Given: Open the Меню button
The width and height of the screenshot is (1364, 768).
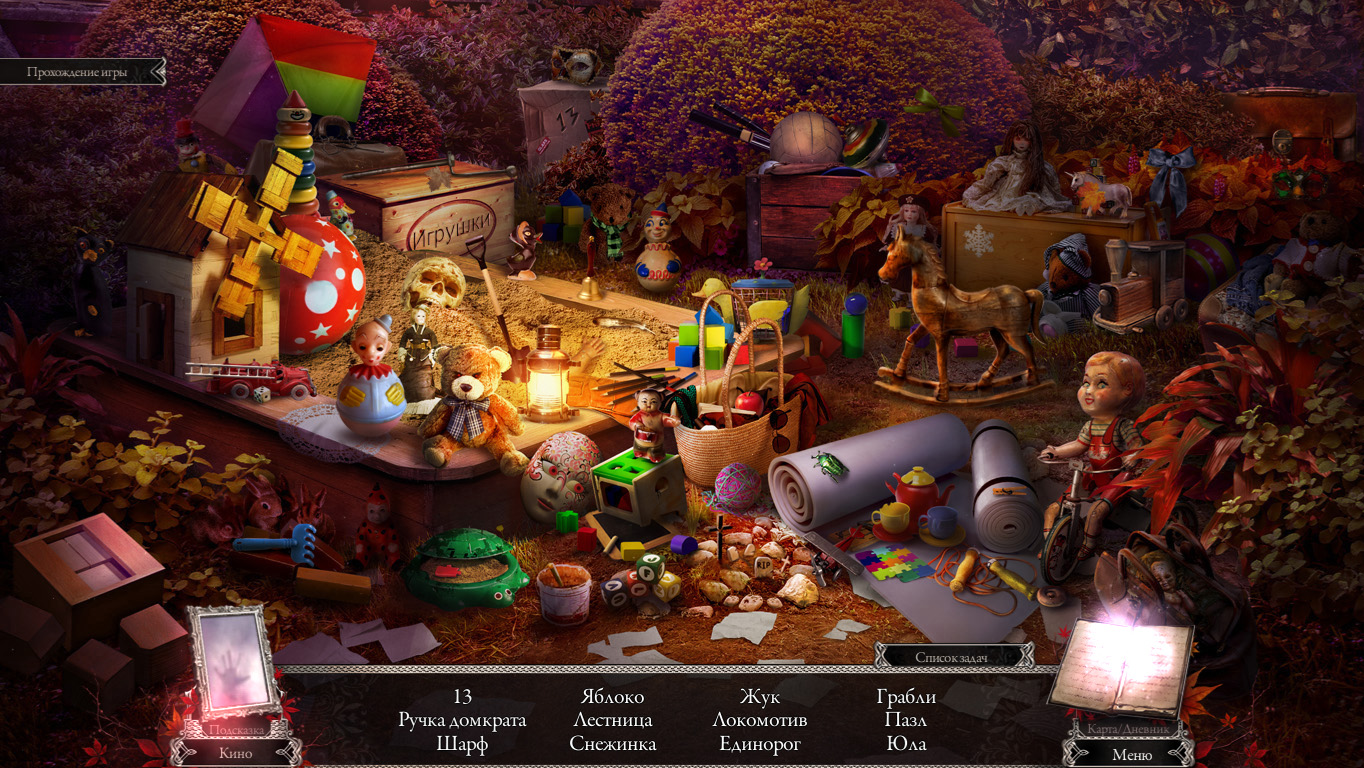Looking at the screenshot, I should coord(1131,754).
